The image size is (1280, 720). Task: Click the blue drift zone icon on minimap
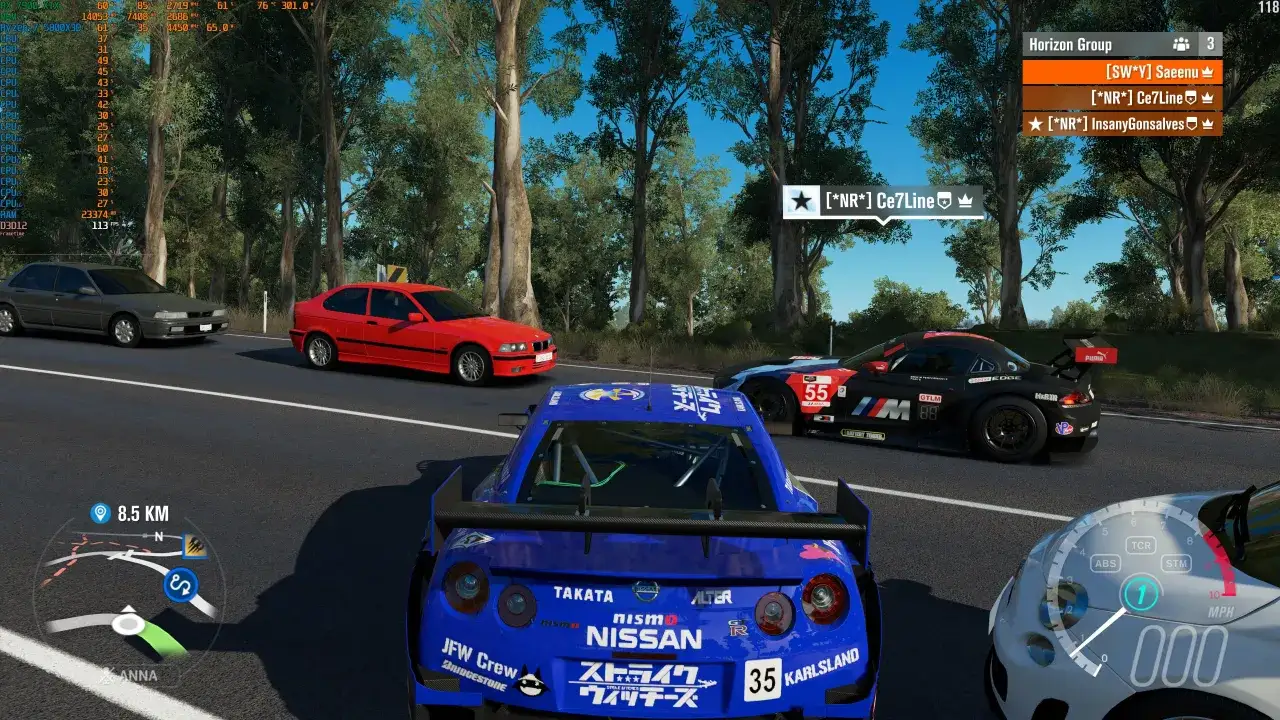tap(181, 584)
